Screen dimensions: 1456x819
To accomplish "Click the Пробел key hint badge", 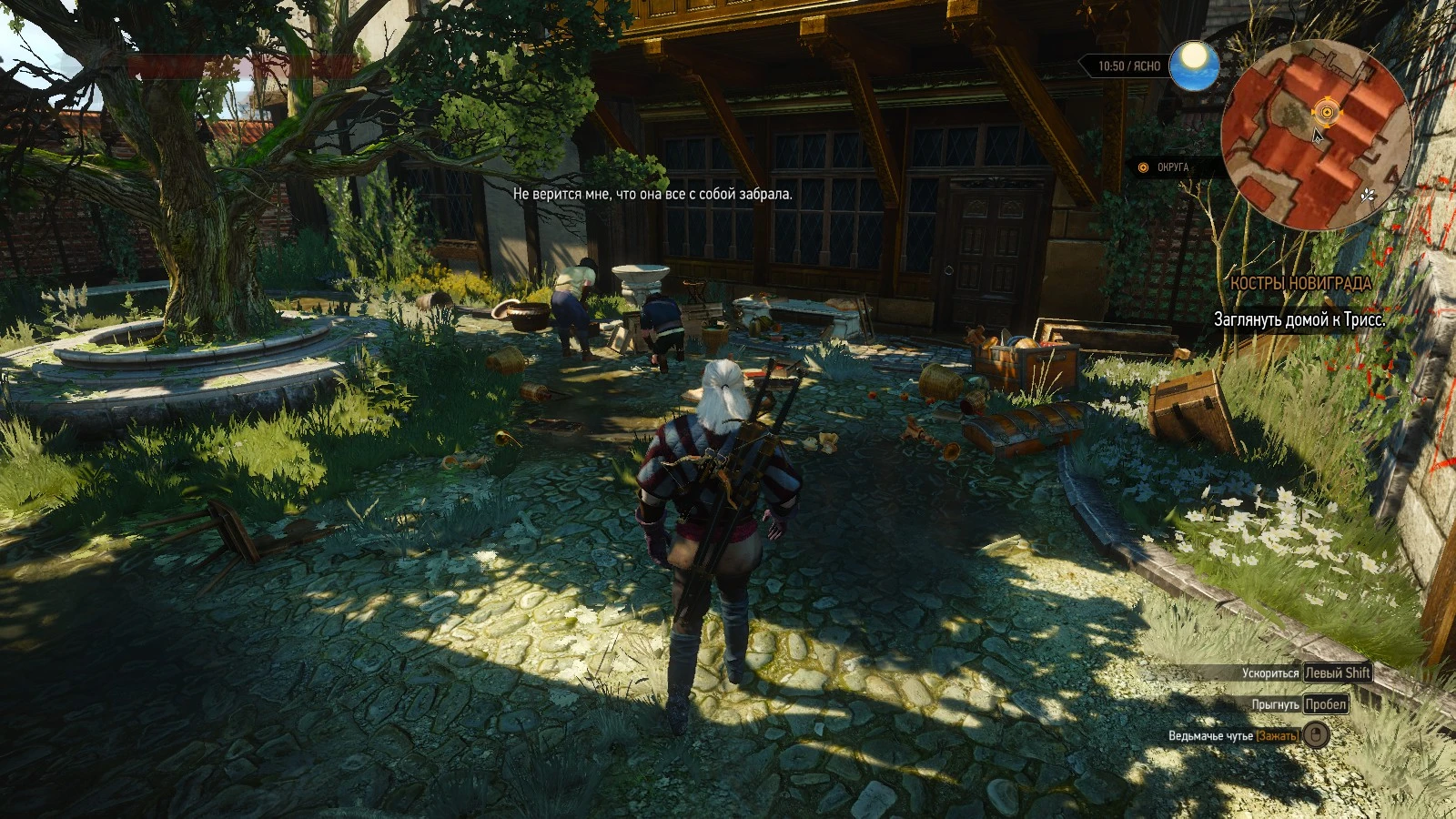I will [x=1324, y=703].
